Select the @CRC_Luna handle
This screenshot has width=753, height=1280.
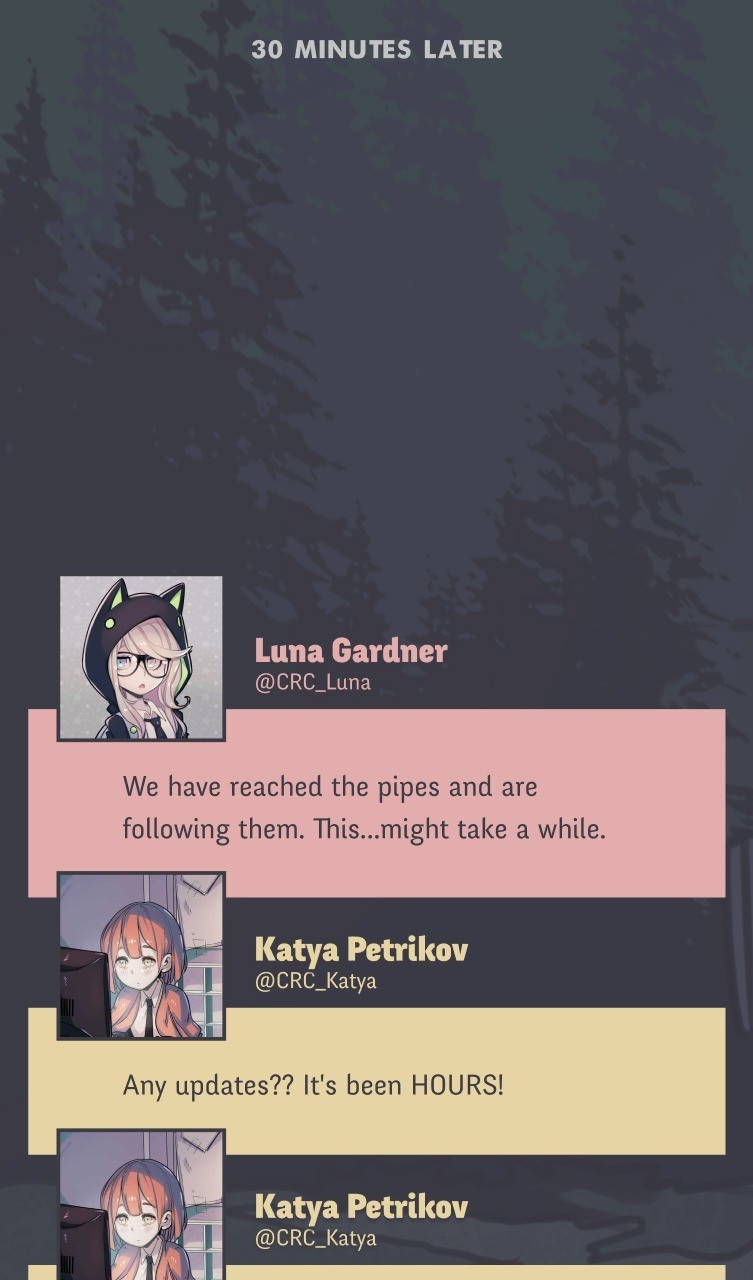coord(313,682)
